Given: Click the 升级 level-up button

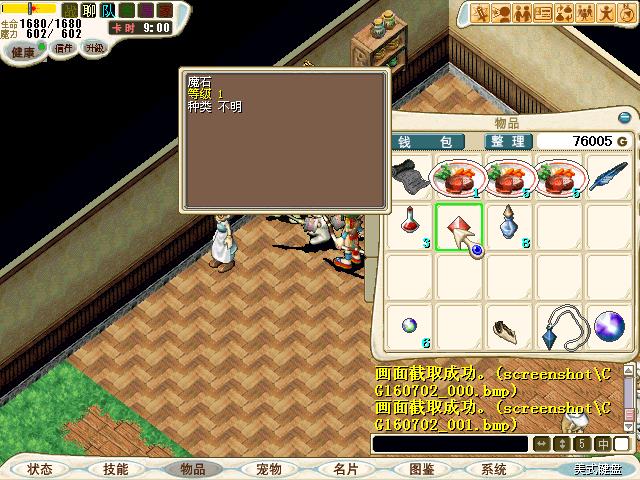Looking at the screenshot, I should click(x=94, y=48).
